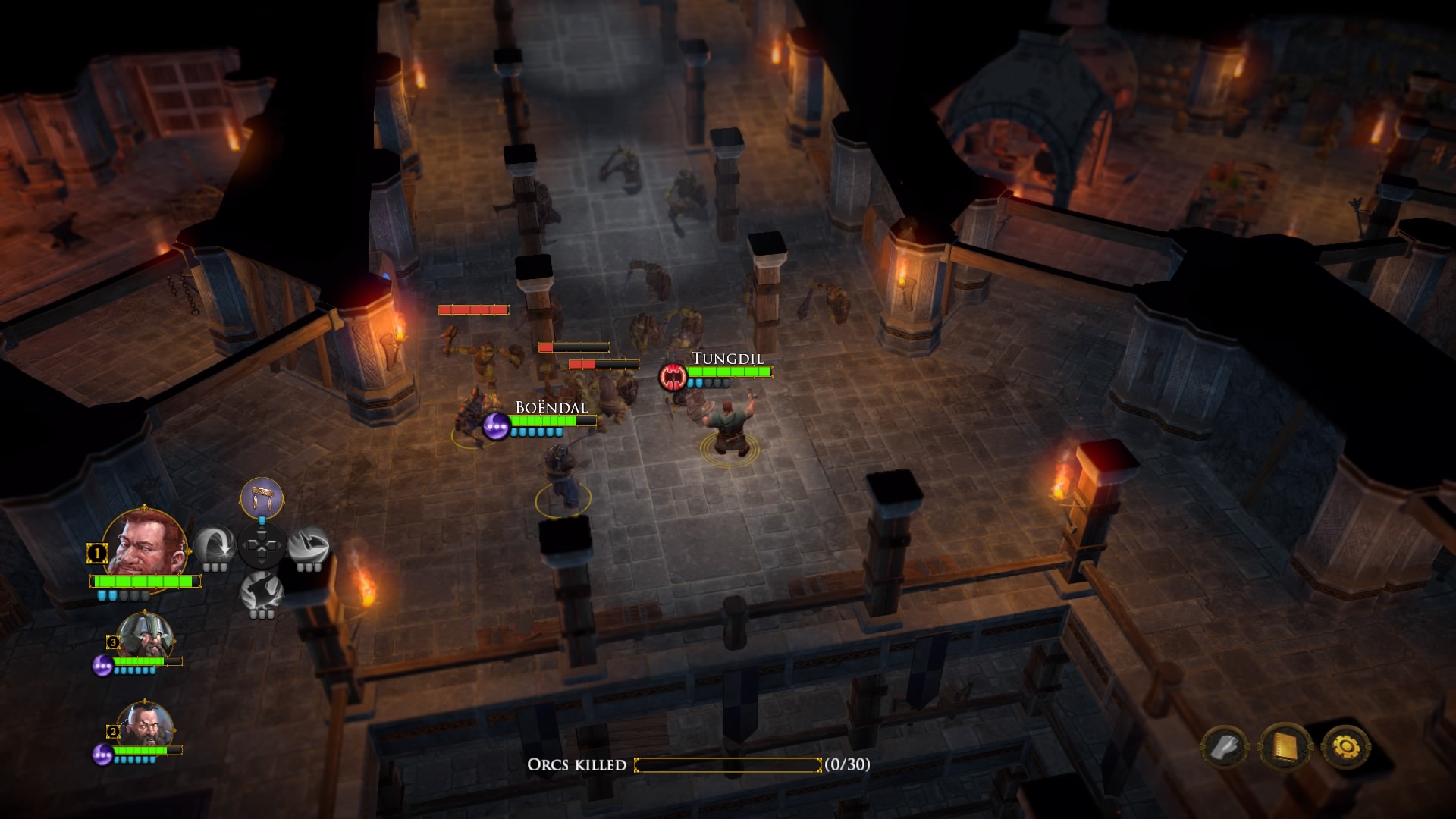
Task: Use the curved arrow leap ability
Action: pyautogui.click(x=214, y=546)
